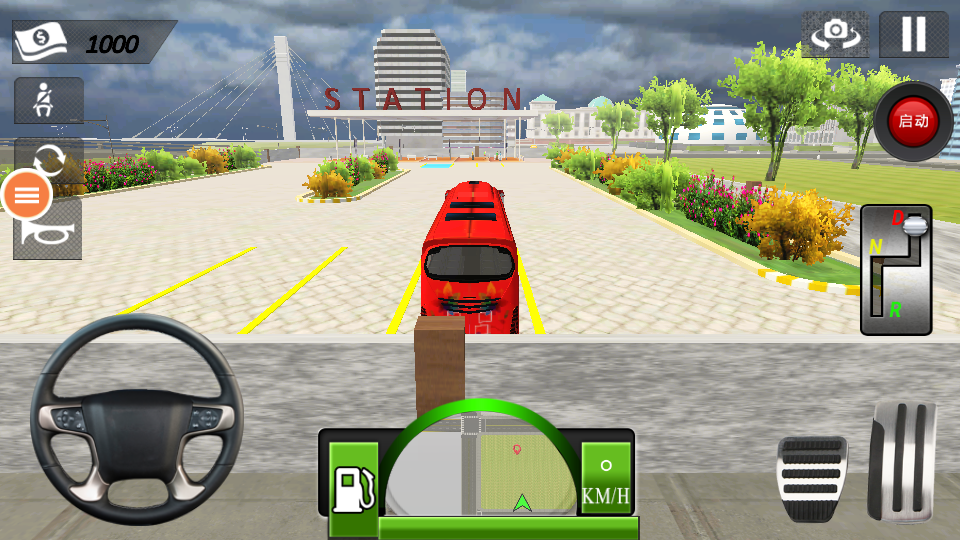Tap the red 启动 engine start button
The image size is (960, 540).
(x=913, y=121)
